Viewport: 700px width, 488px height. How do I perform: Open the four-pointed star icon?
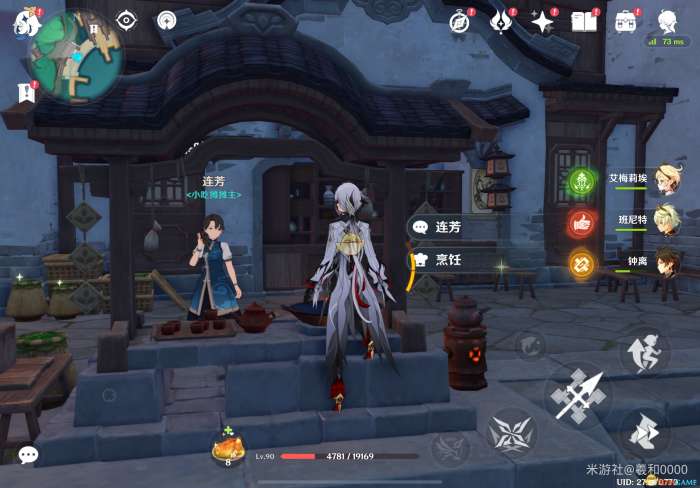pyautogui.click(x=543, y=21)
